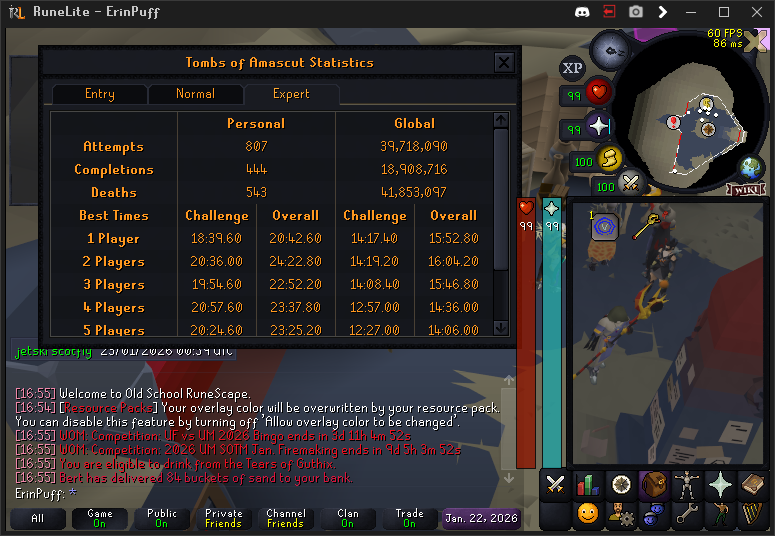Toggle the Trade chat filter
Viewport: 775px width, 536px height.
coord(409,519)
